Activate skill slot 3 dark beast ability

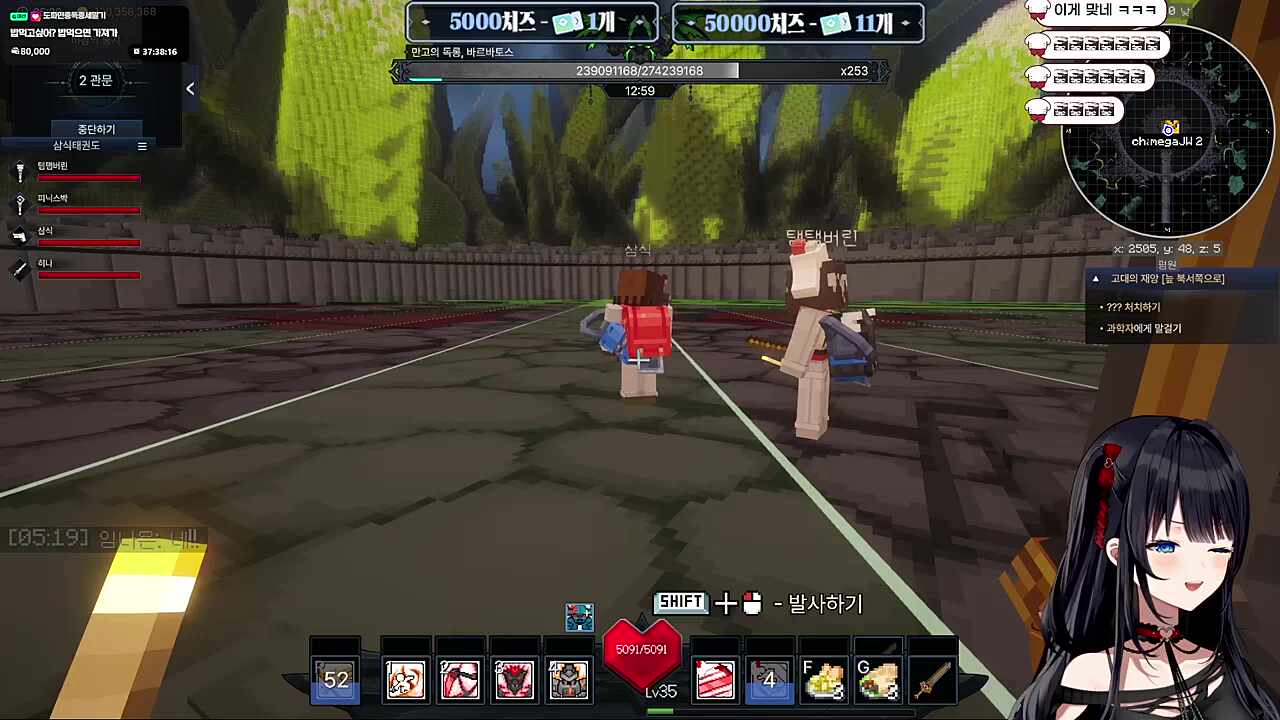514,680
